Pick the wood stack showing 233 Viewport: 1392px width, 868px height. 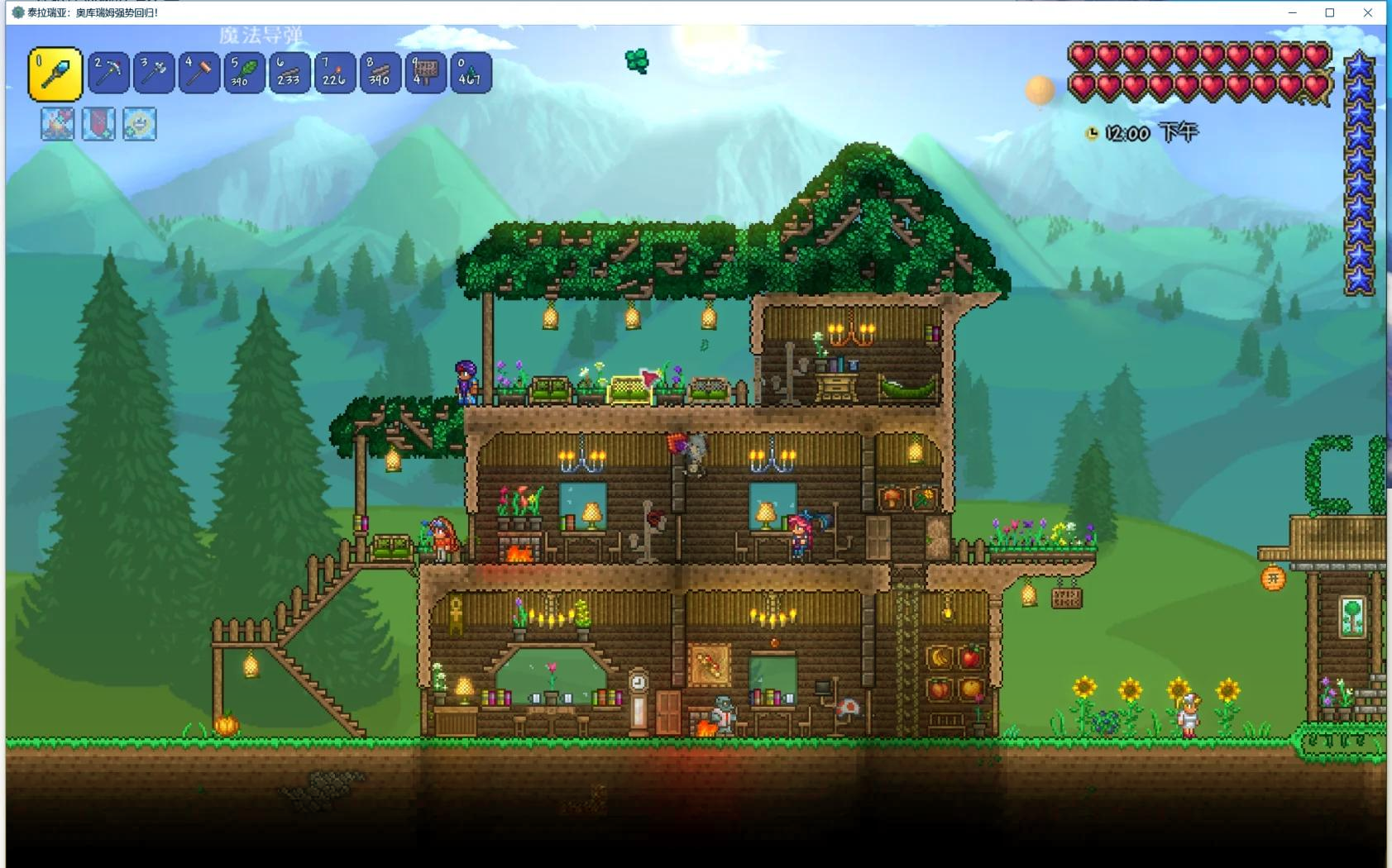pos(289,73)
